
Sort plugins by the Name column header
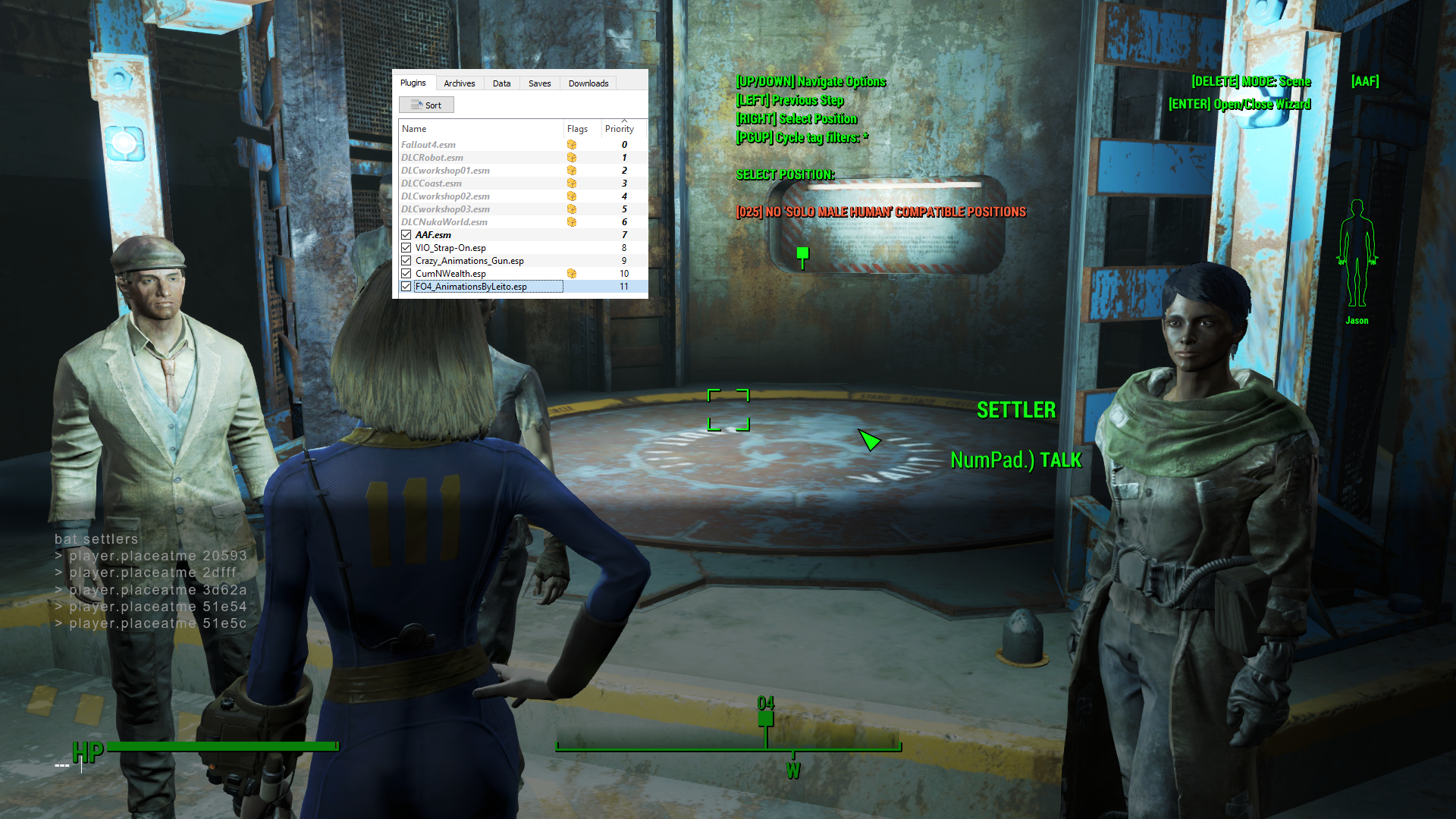tap(414, 128)
